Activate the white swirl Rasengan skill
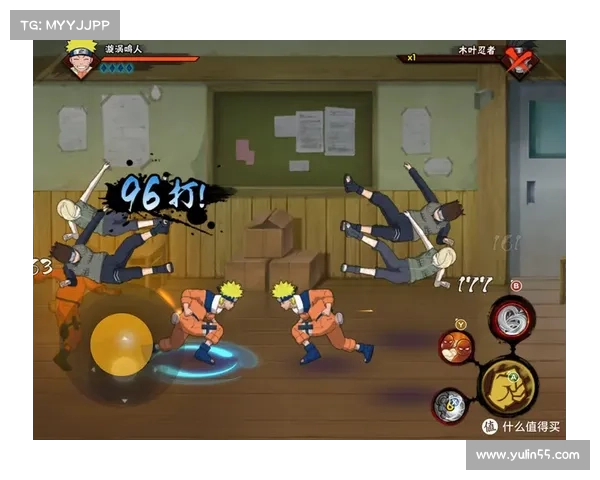Screen dimensions: 600x480 click(x=512, y=319)
